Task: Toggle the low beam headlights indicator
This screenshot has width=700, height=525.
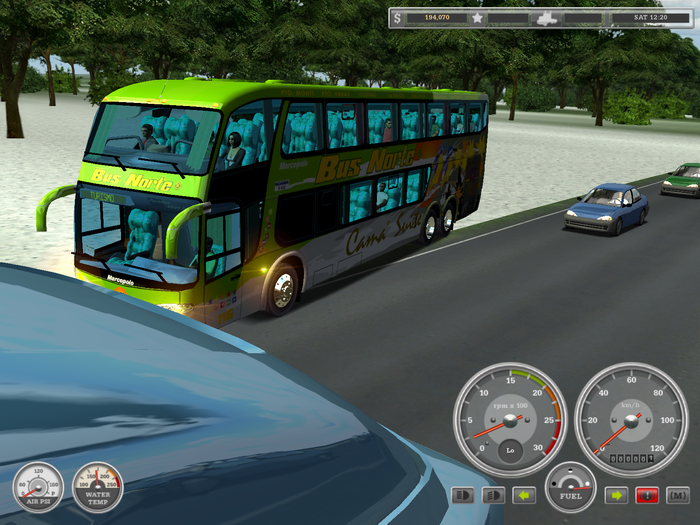Action: [x=492, y=495]
